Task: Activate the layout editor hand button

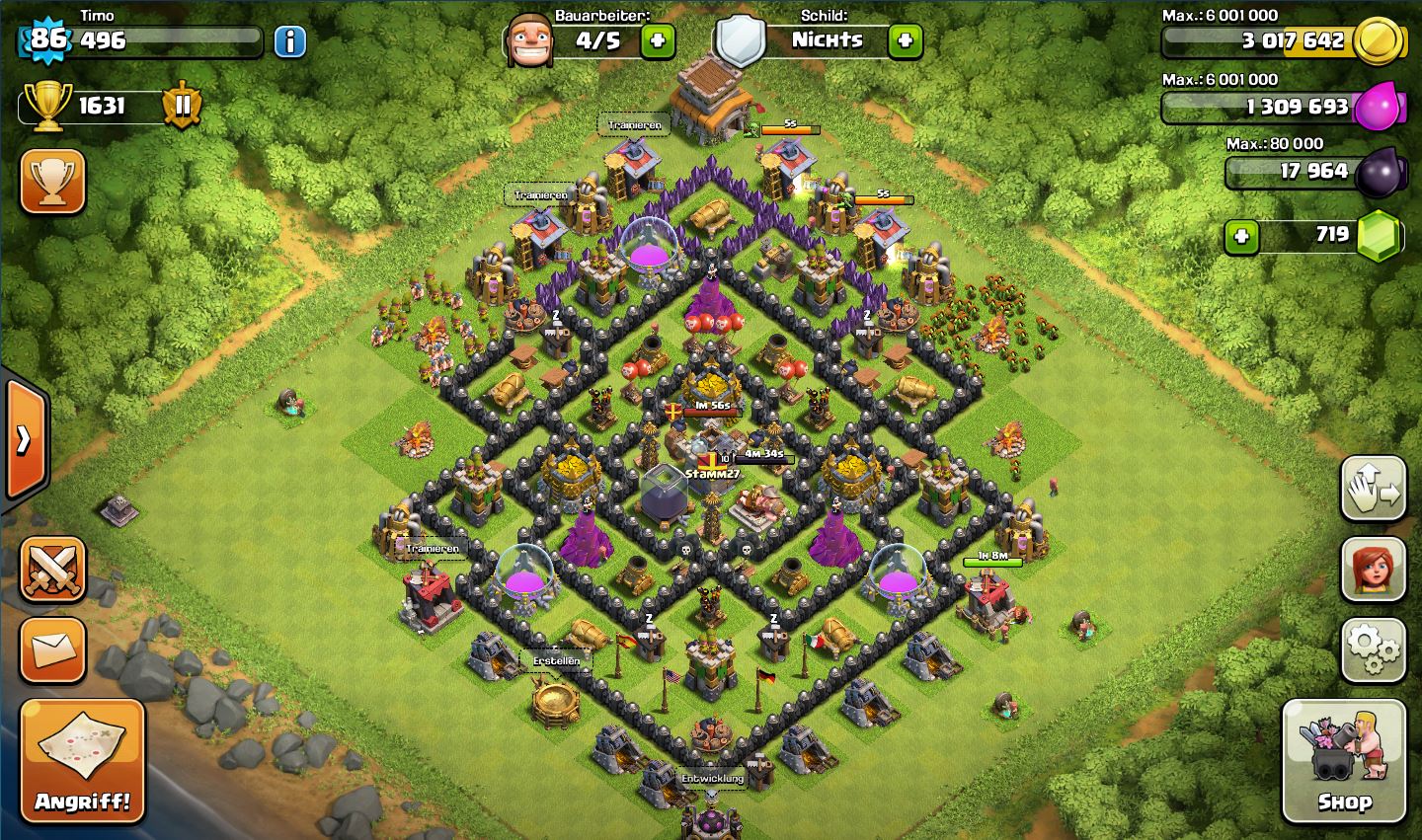Action: [x=1373, y=489]
